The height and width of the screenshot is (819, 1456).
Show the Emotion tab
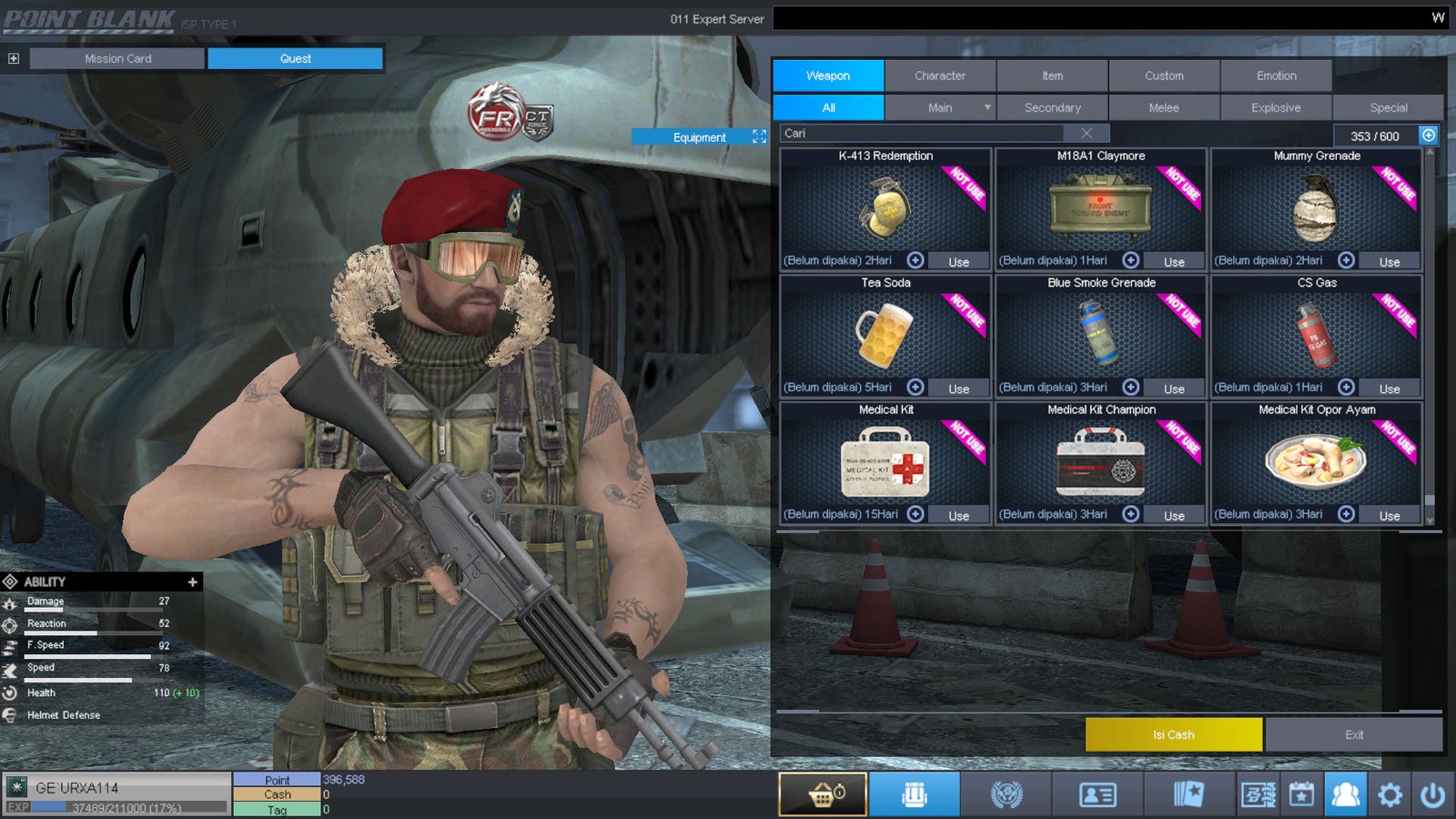[x=1276, y=76]
